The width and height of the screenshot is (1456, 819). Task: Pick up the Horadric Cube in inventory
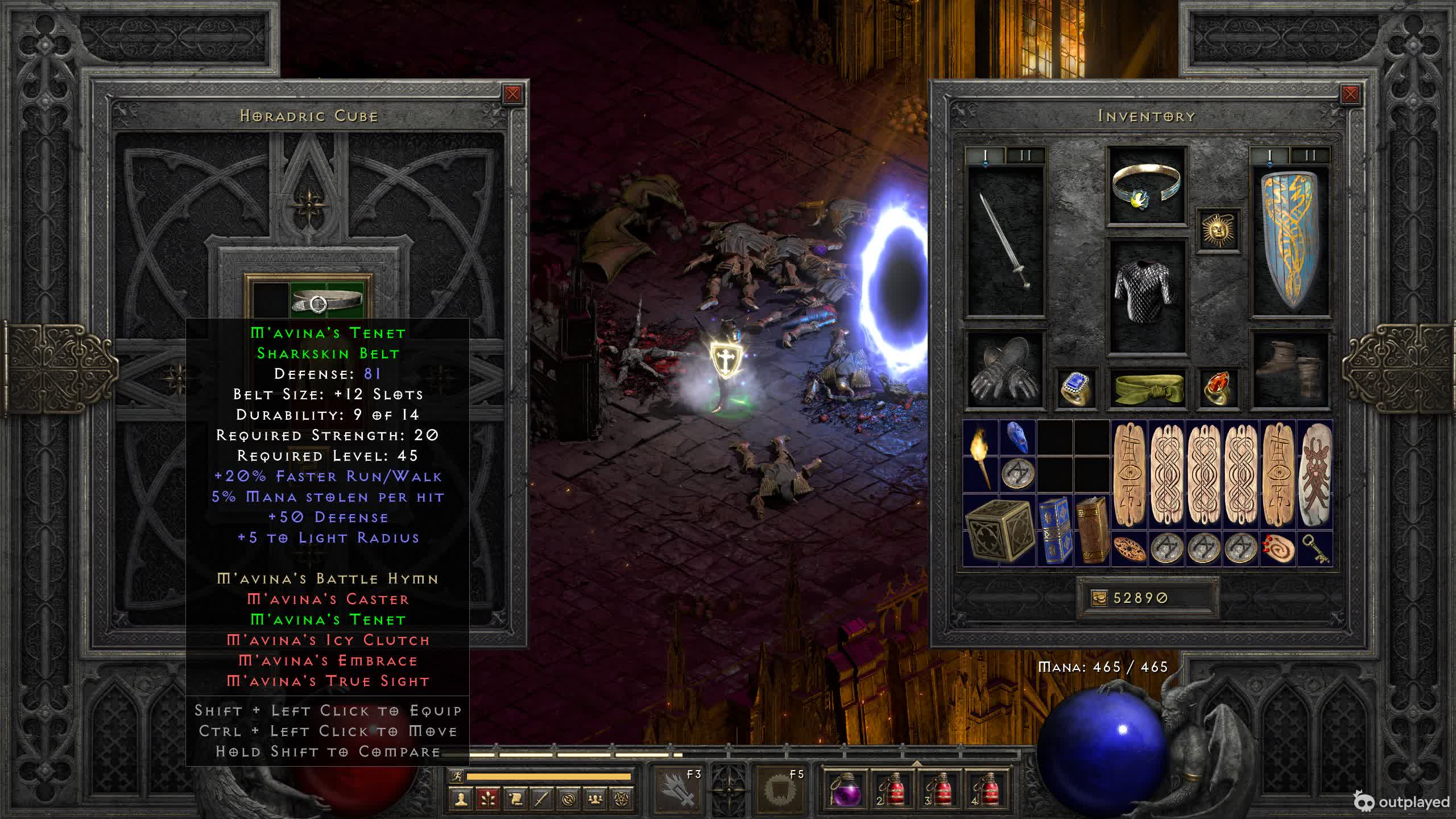point(999,531)
